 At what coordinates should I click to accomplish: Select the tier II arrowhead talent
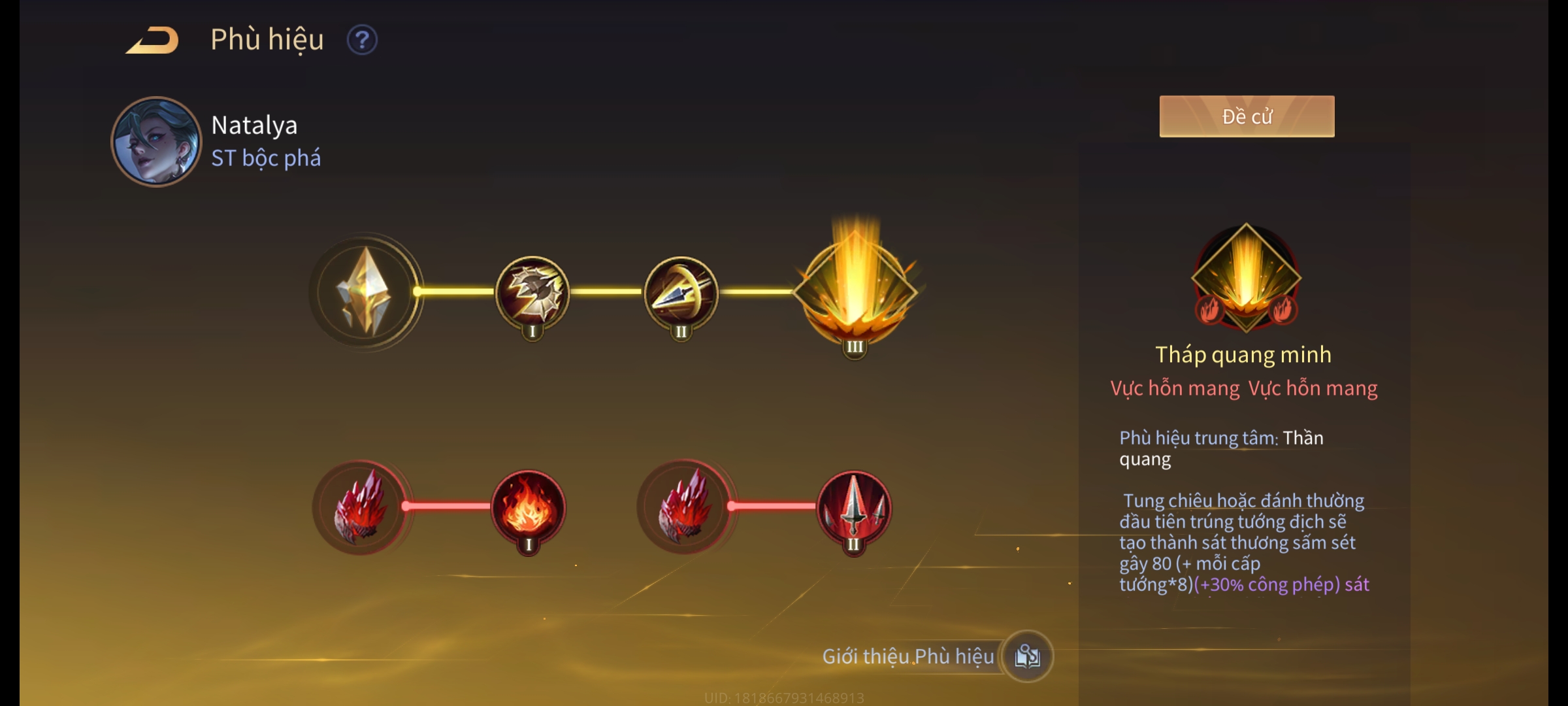[681, 292]
